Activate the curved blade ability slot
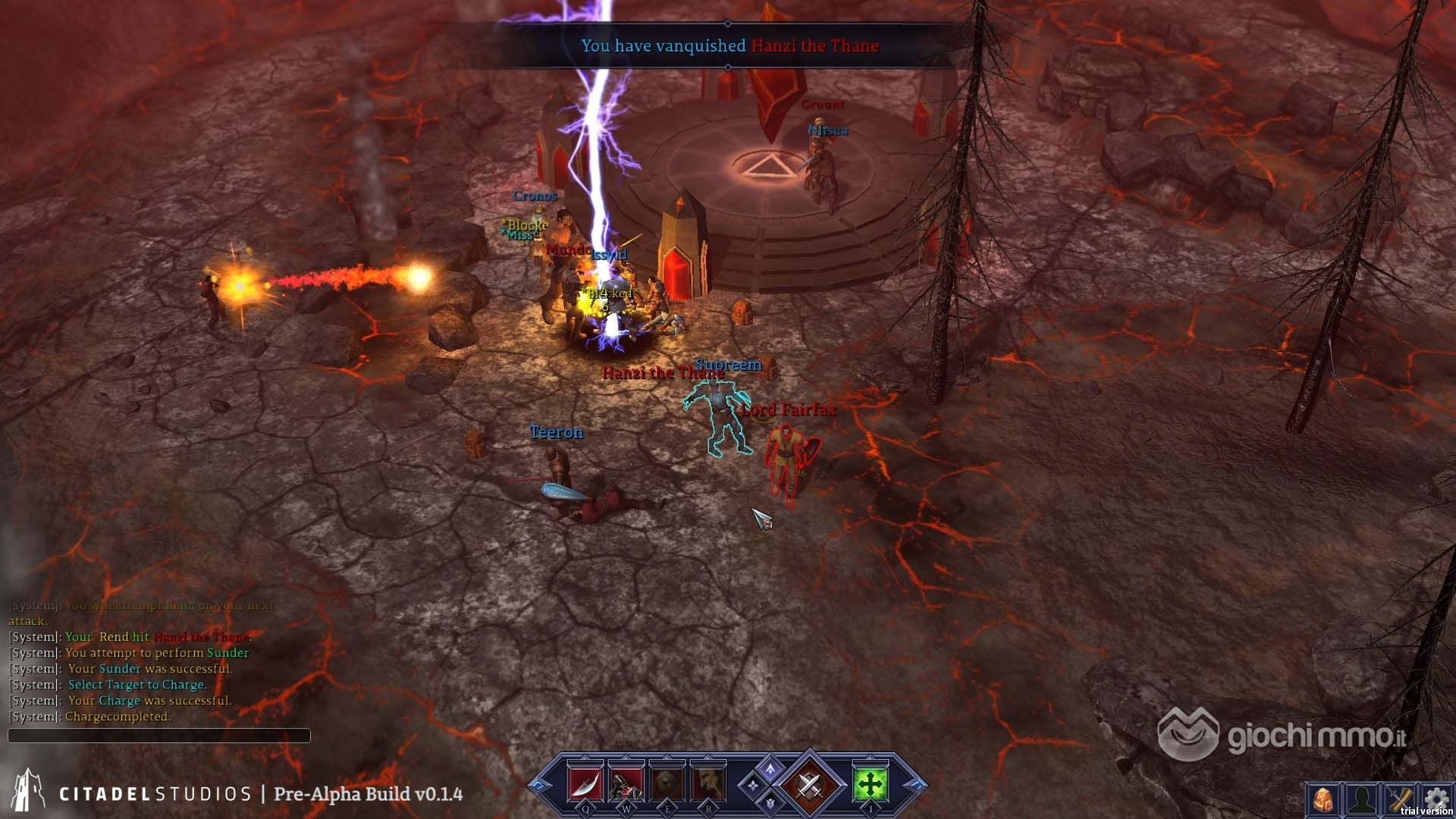The image size is (1456, 819). point(585,784)
